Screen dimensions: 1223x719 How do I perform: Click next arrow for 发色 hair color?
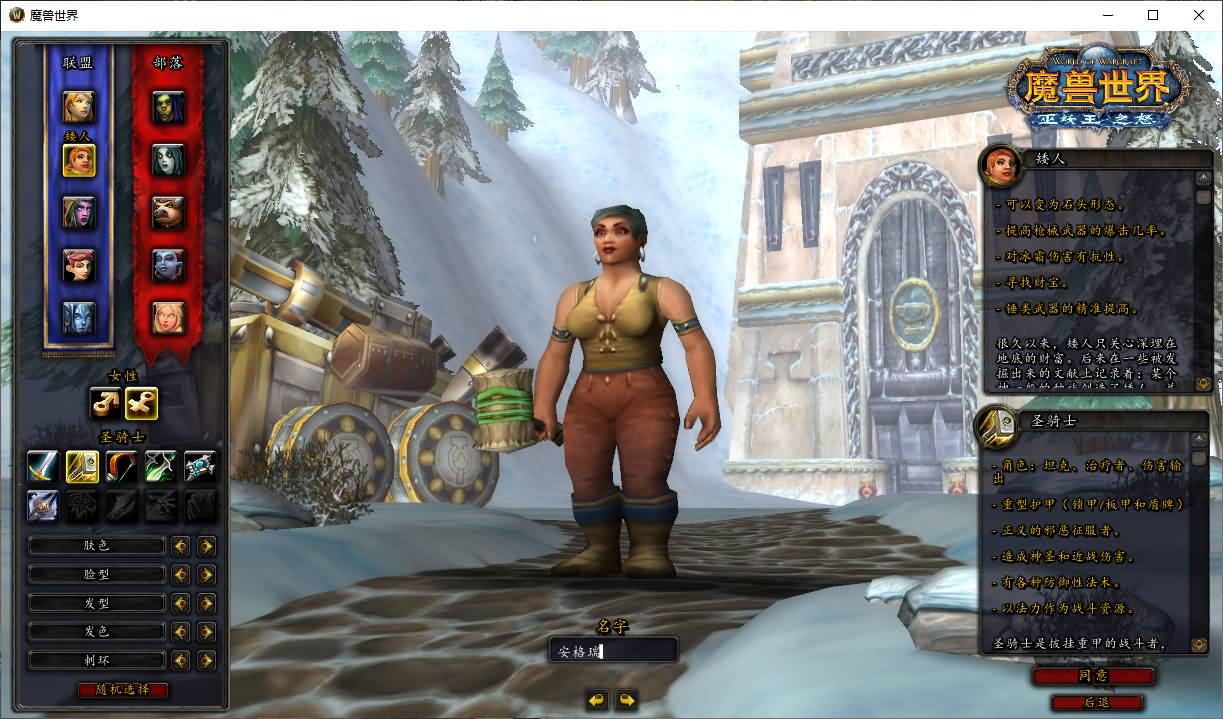(x=206, y=632)
